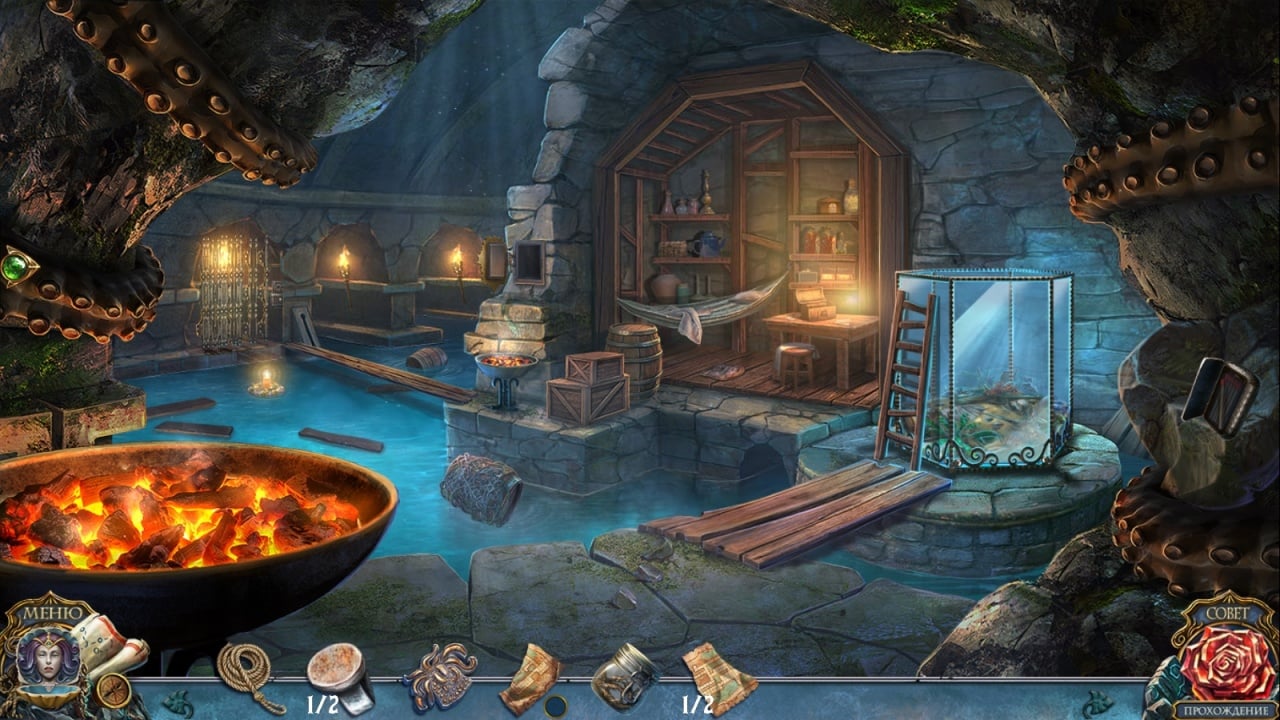This screenshot has width=1280, height=720.
Task: Toggle the round inventory lock button
Action: click(556, 705)
